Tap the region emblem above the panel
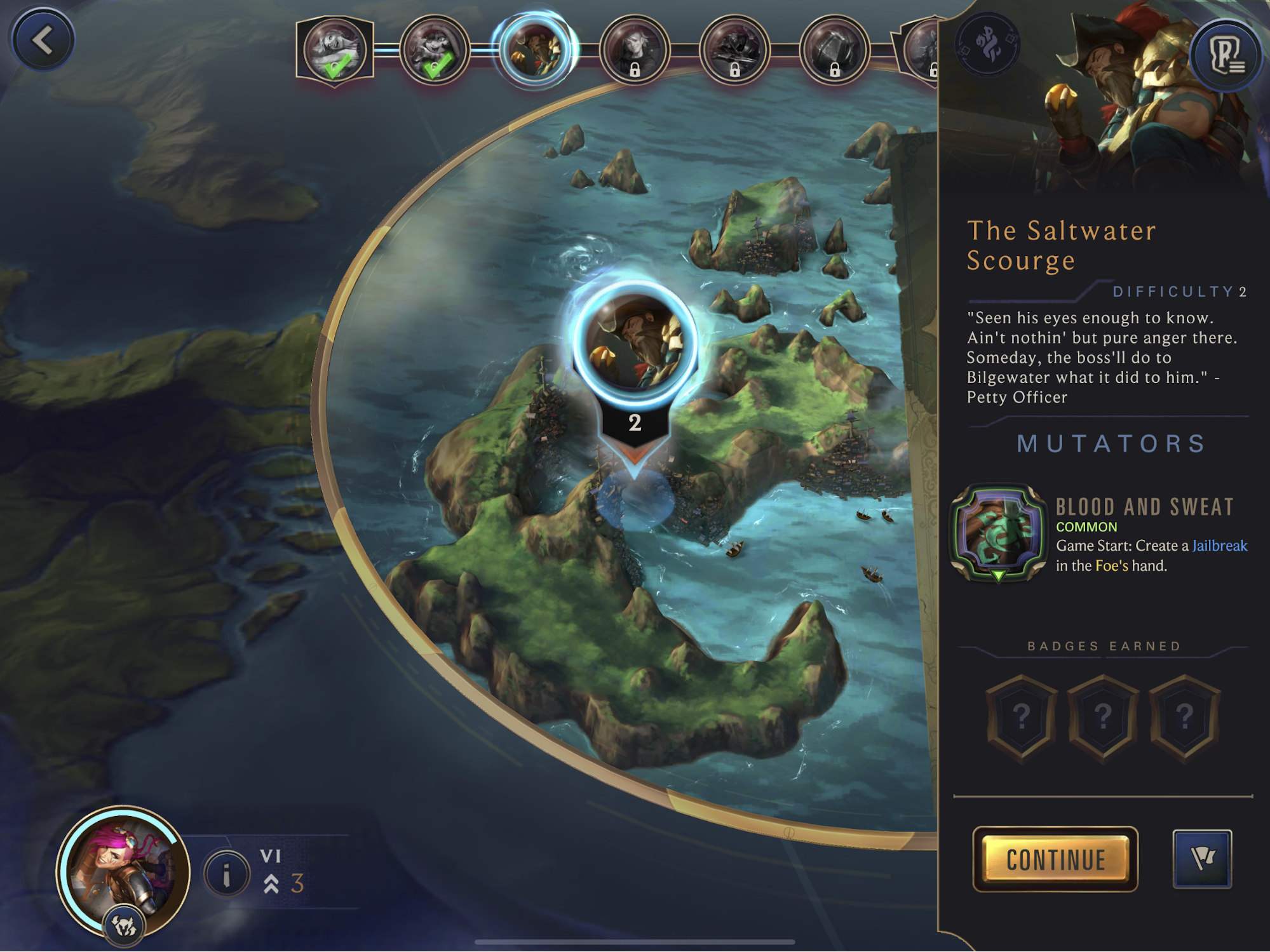This screenshot has height=952, width=1270. pos(987,44)
